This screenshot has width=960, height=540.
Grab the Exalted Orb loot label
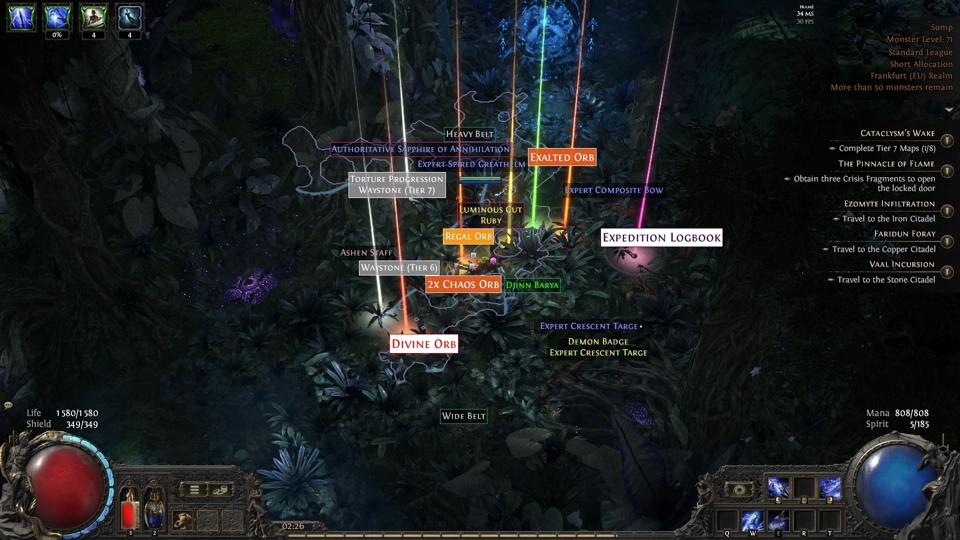[562, 157]
